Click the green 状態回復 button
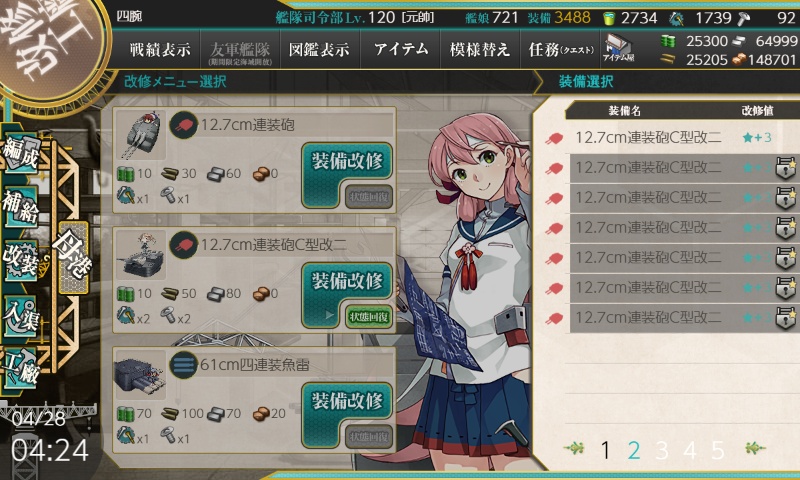The height and width of the screenshot is (480, 800). [x=369, y=316]
